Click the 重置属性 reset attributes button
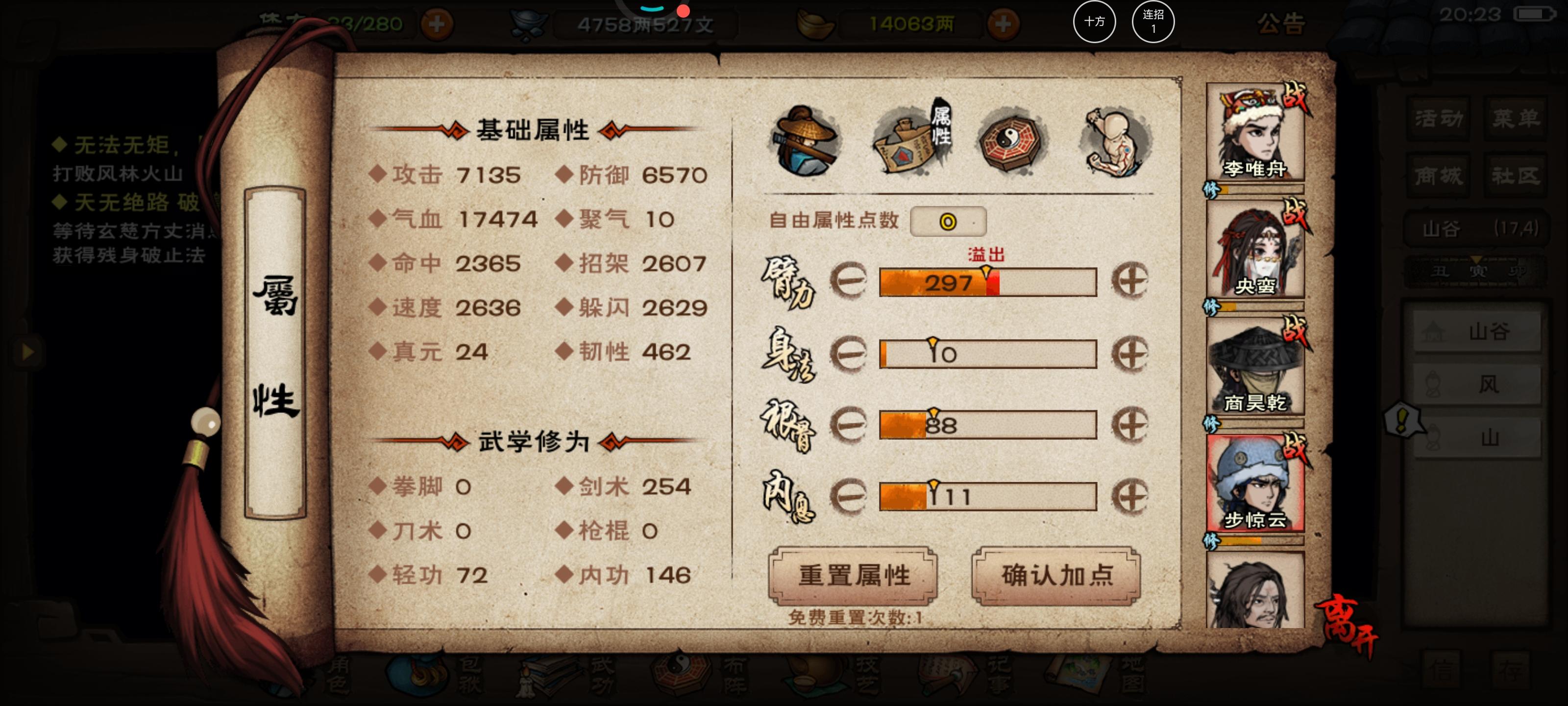The image size is (1568, 706). tap(855, 576)
